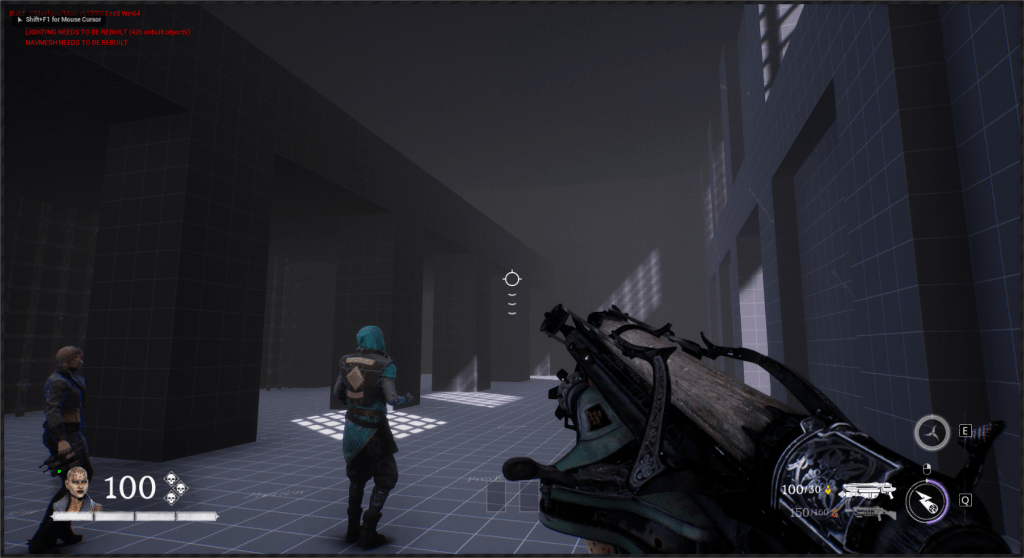This screenshot has height=558, width=1024.
Task: Select the primary white shotgun weapon
Action: click(x=866, y=491)
